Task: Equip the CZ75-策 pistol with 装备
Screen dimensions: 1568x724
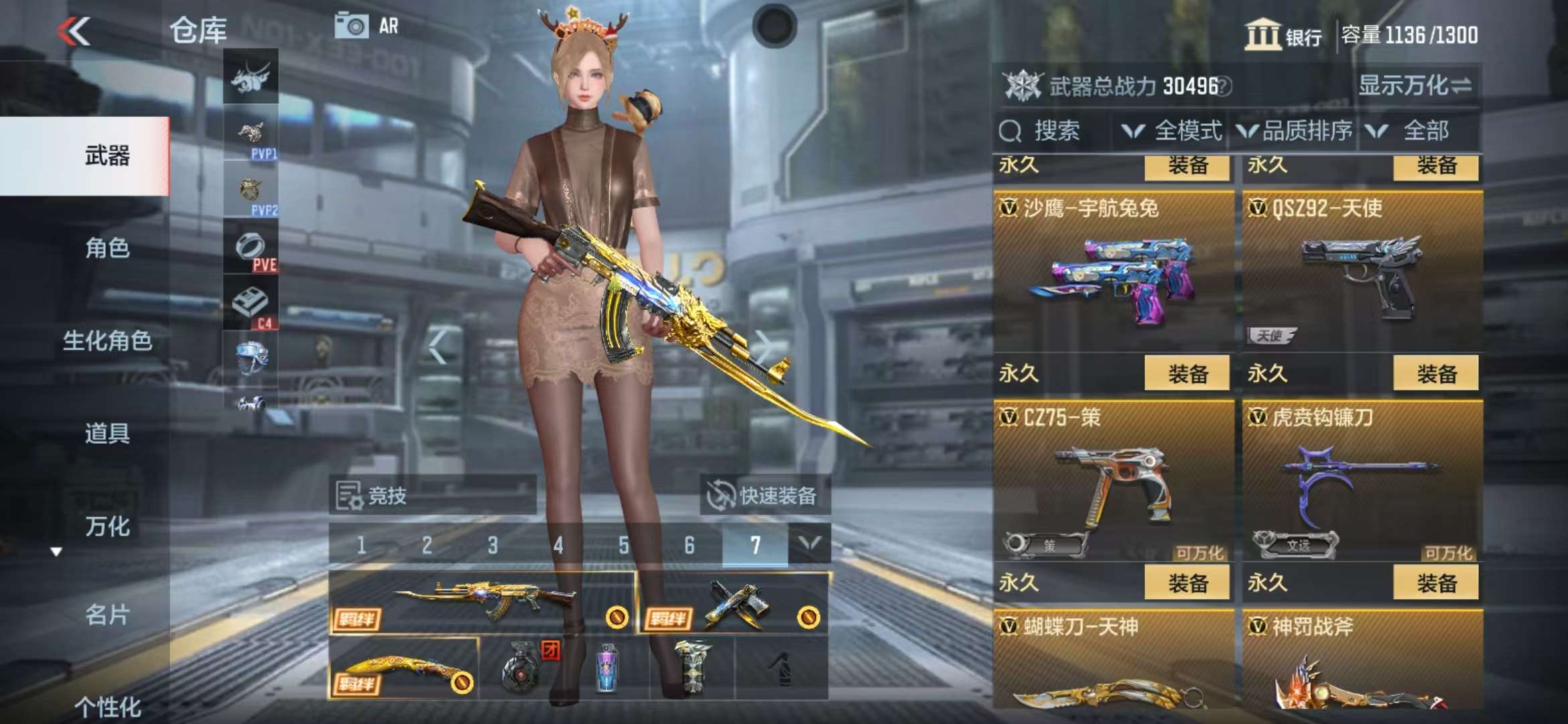Action: coord(1187,583)
